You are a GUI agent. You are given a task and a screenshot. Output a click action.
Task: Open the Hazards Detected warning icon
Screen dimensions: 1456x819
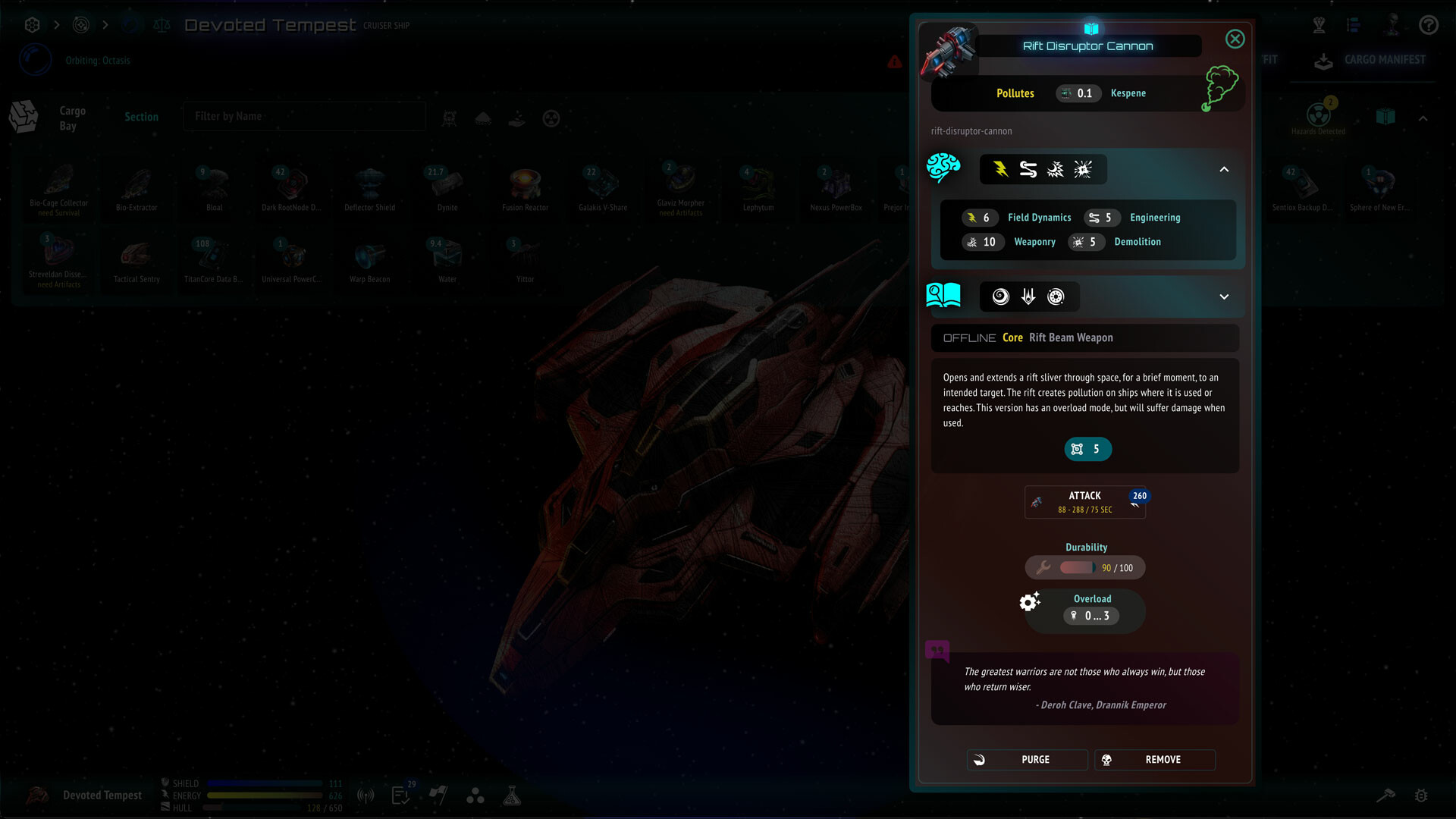click(1319, 115)
